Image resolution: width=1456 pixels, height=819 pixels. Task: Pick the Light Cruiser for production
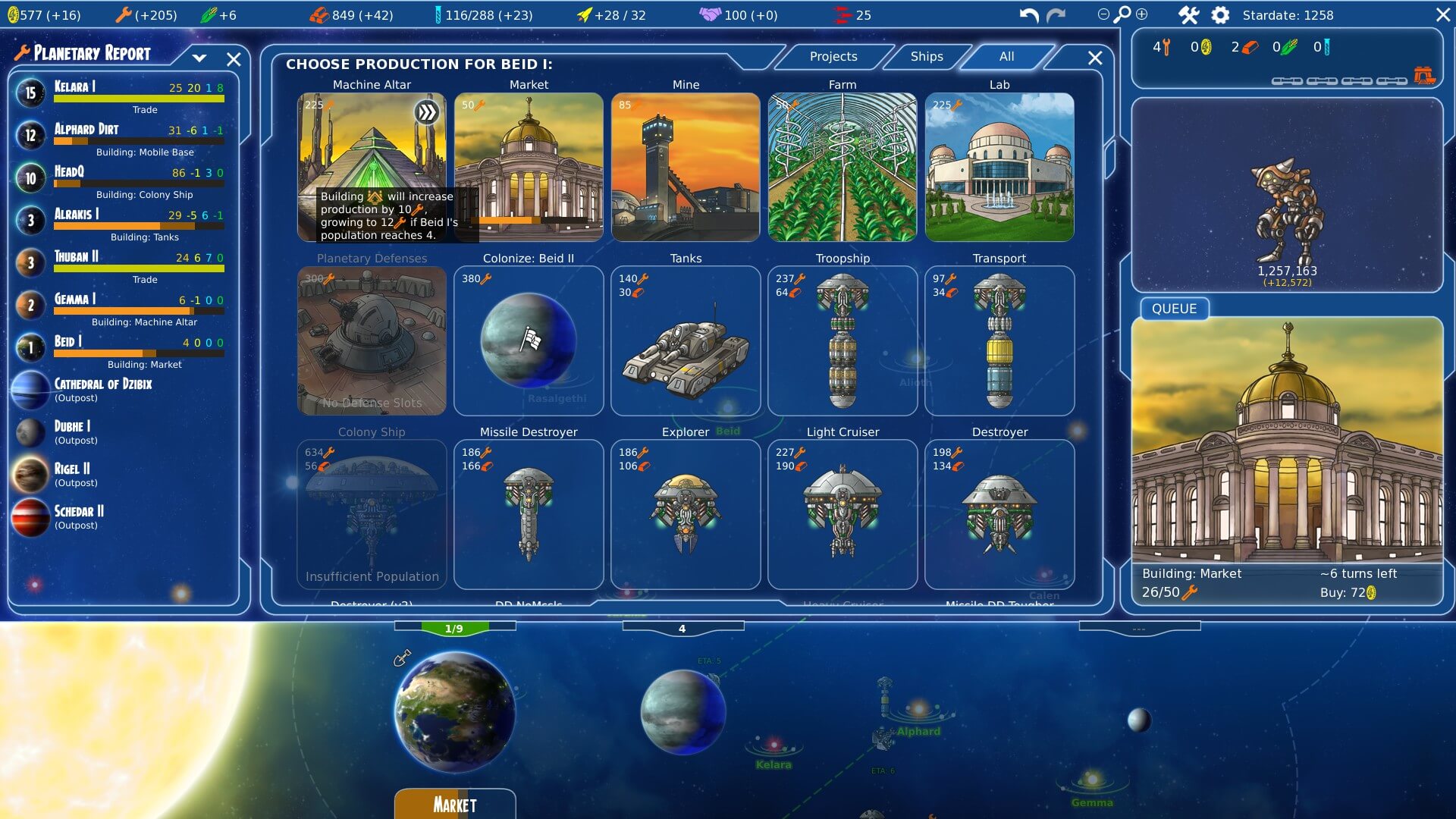pos(842,514)
